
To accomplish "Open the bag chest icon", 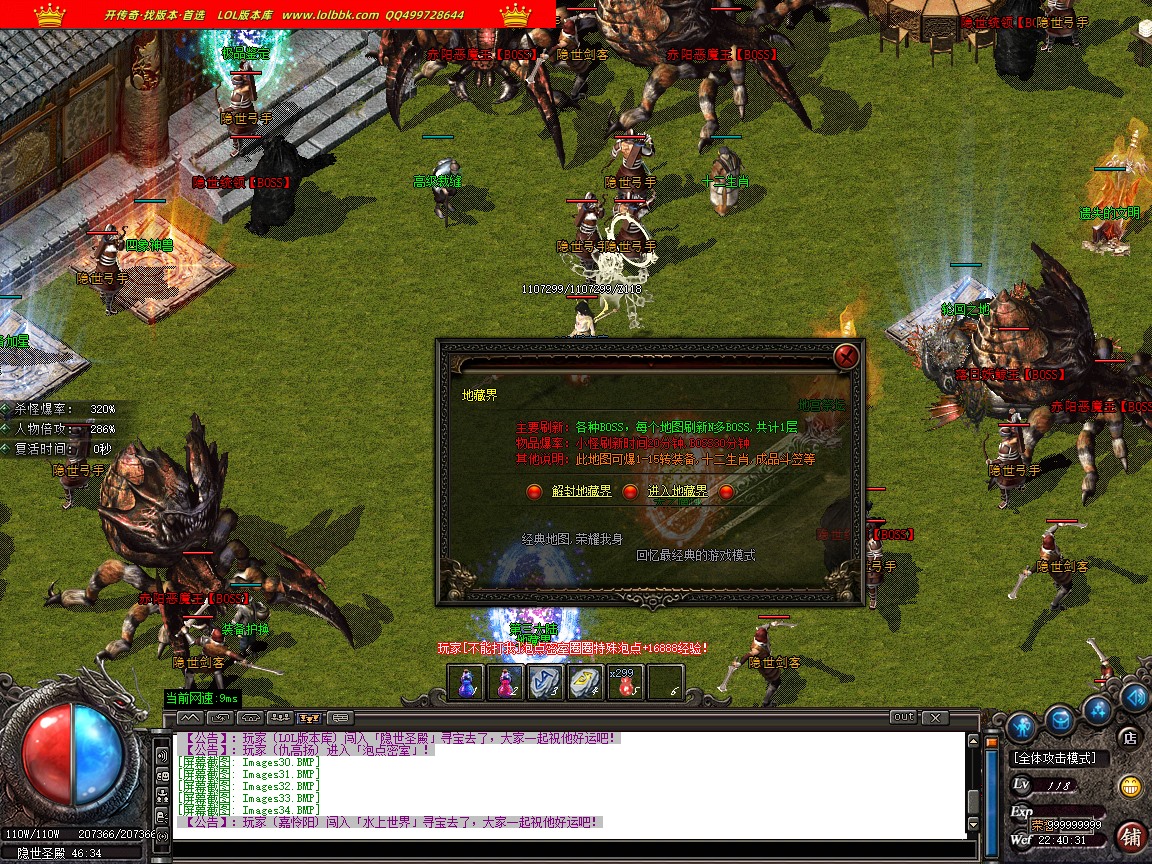I will 1059,718.
